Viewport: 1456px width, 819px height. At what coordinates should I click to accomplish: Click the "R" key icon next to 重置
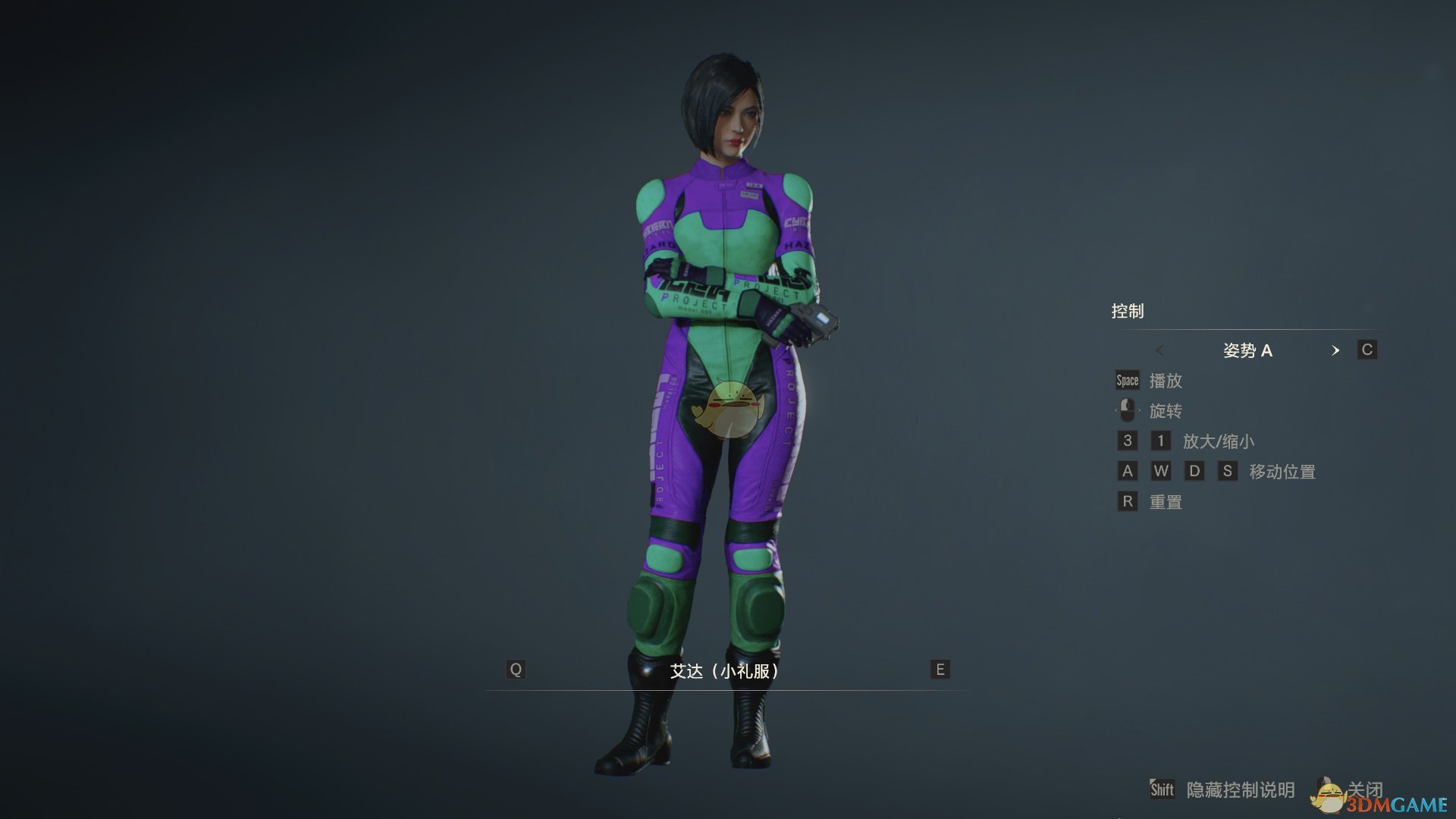tap(1127, 501)
